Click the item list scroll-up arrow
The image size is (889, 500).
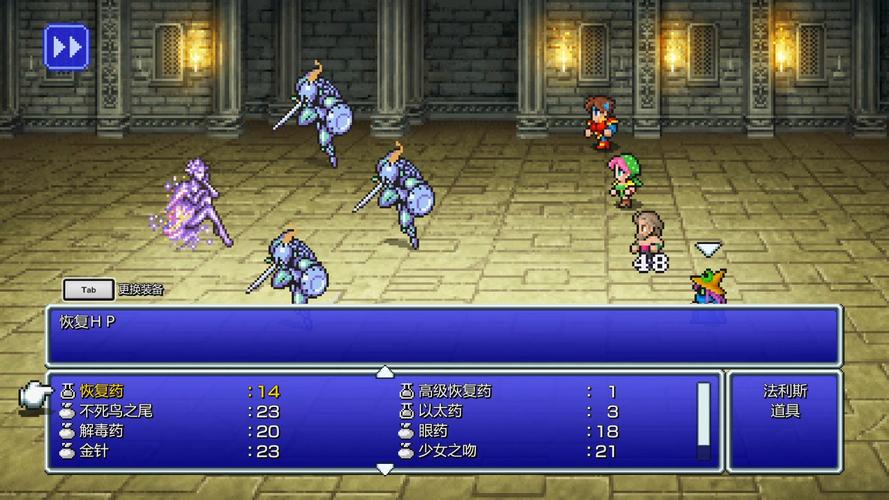pos(385,372)
